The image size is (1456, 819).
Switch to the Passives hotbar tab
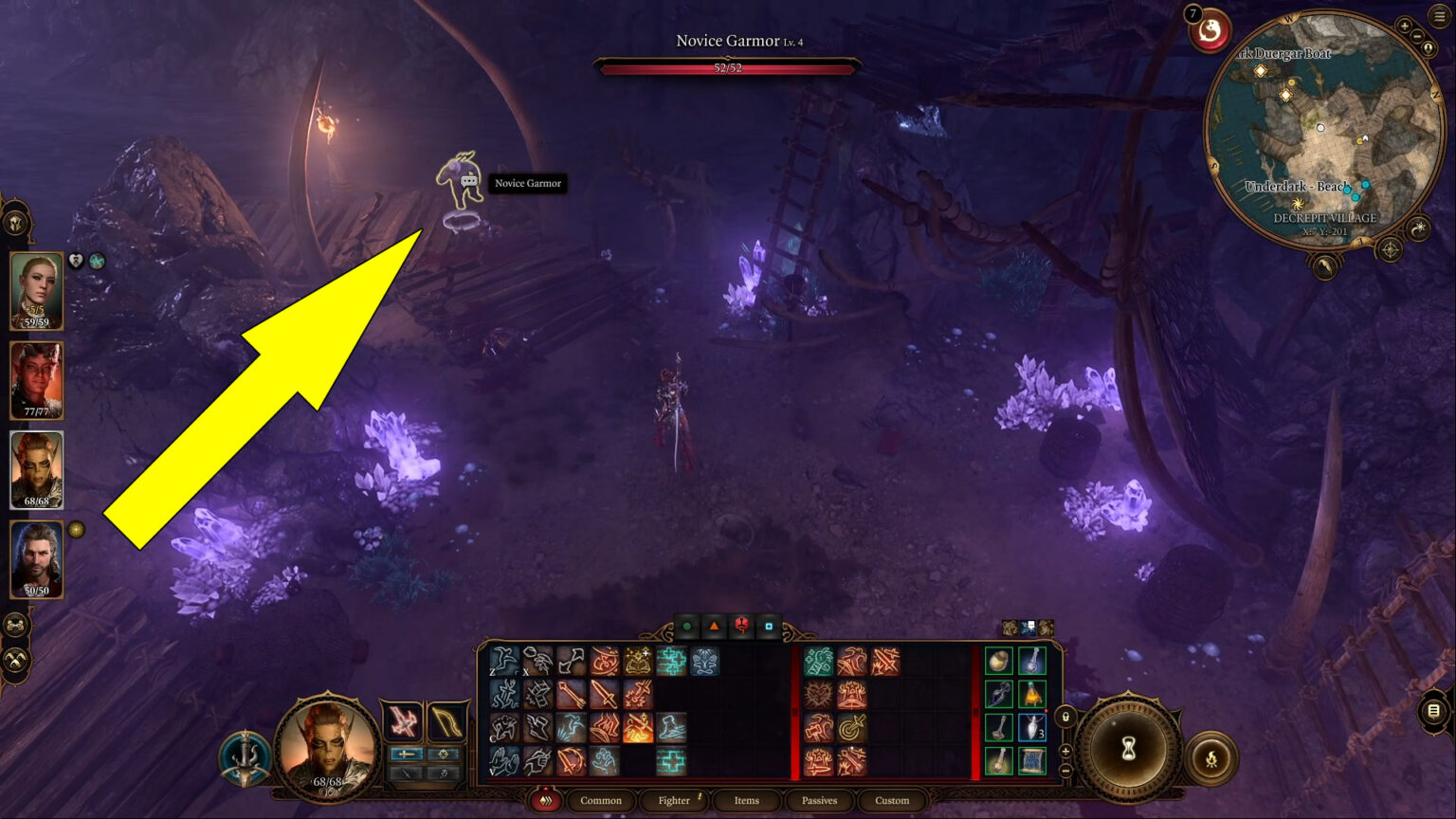point(818,801)
